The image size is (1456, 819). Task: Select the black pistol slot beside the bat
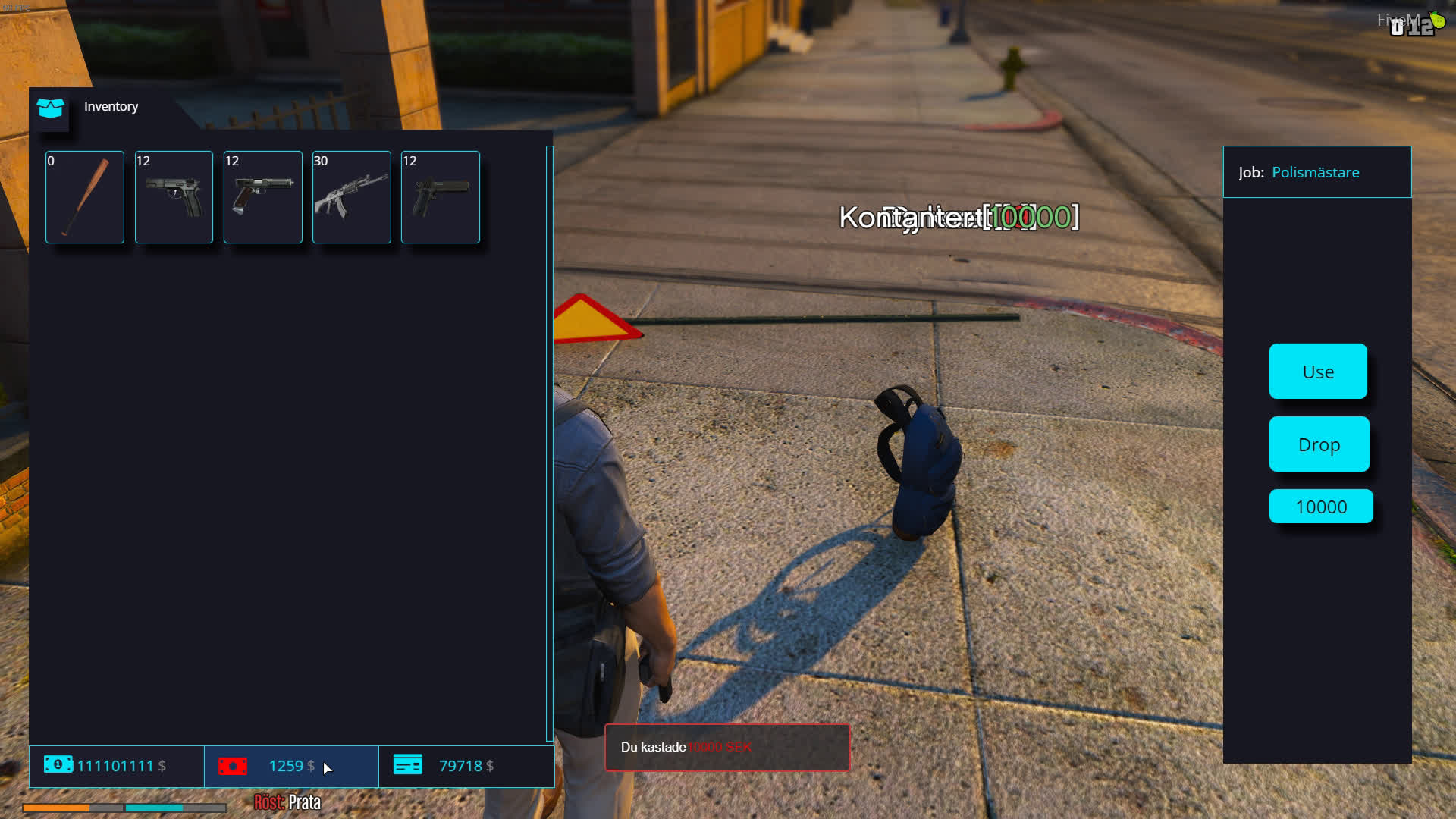[174, 197]
